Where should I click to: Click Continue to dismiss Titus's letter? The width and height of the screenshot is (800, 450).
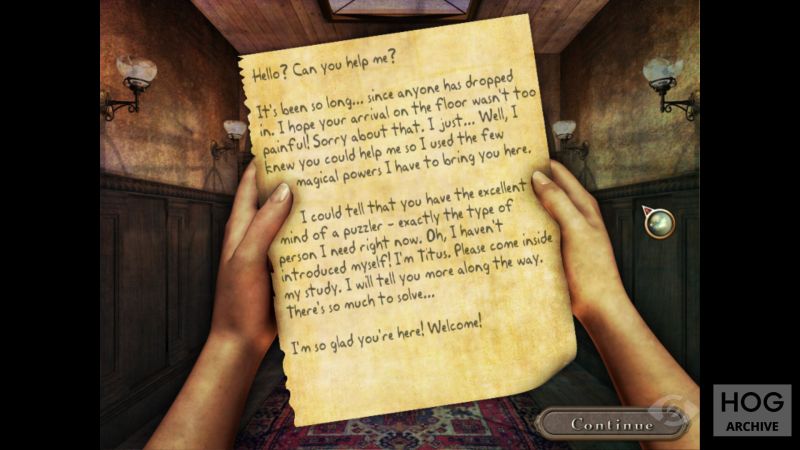tap(612, 424)
